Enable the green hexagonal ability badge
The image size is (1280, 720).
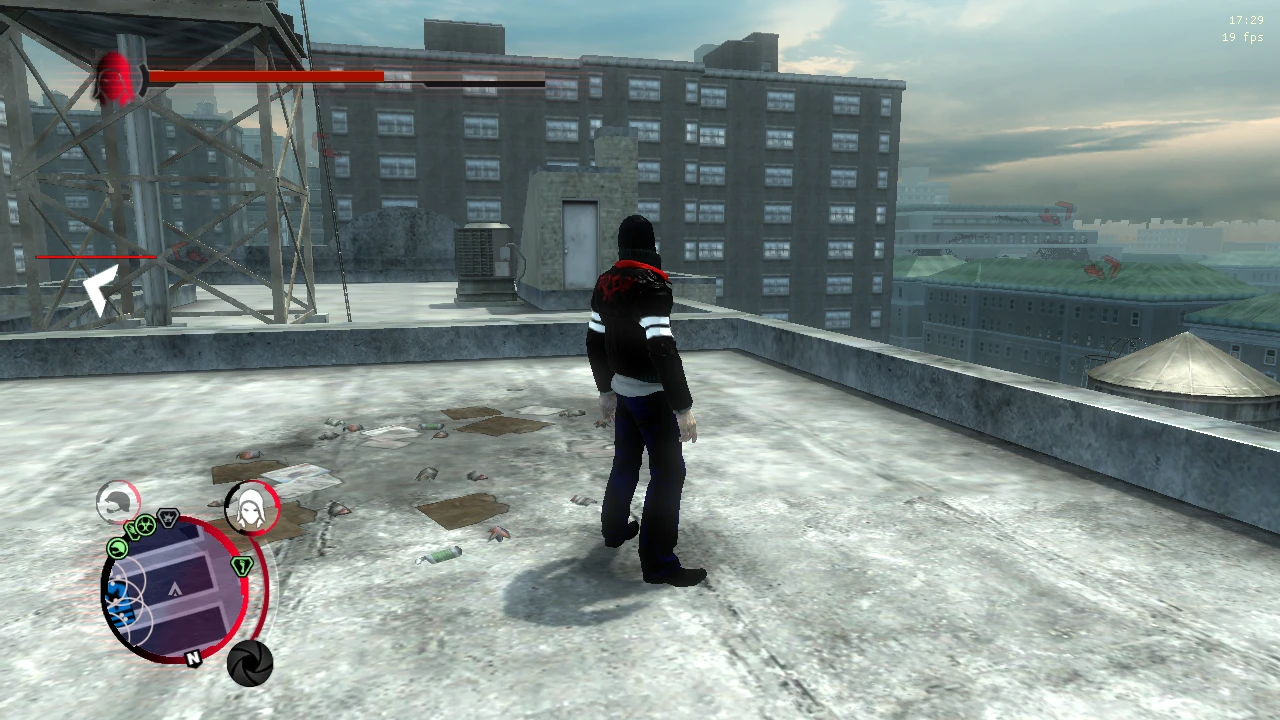pos(243,566)
